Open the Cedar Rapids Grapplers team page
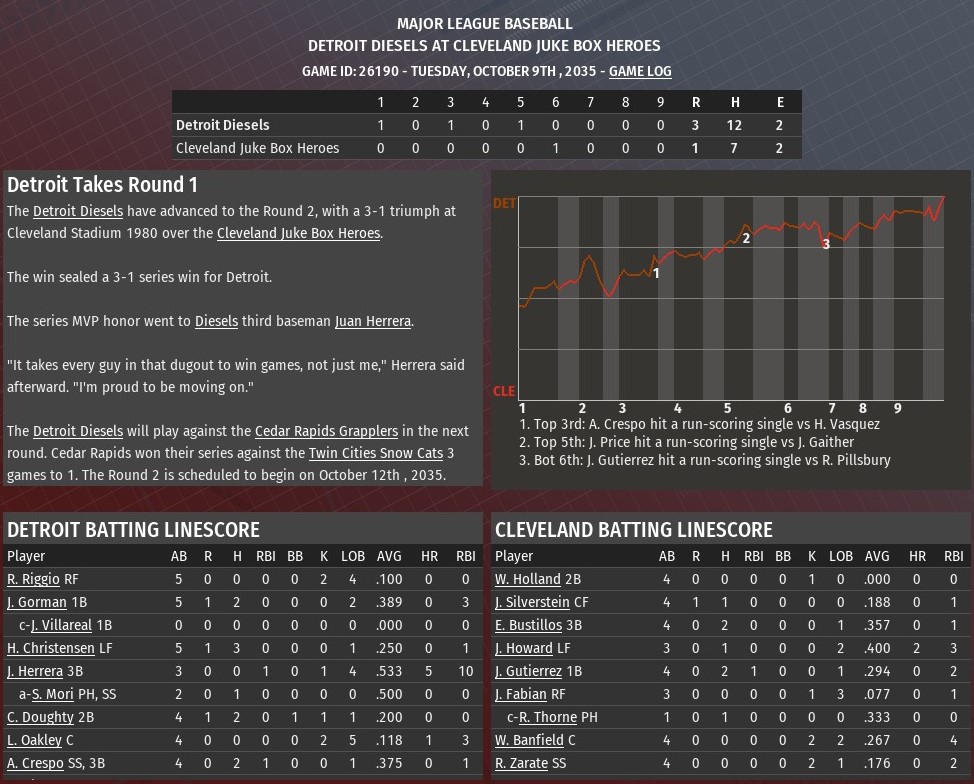Viewport: 974px width, 784px height. [x=326, y=431]
